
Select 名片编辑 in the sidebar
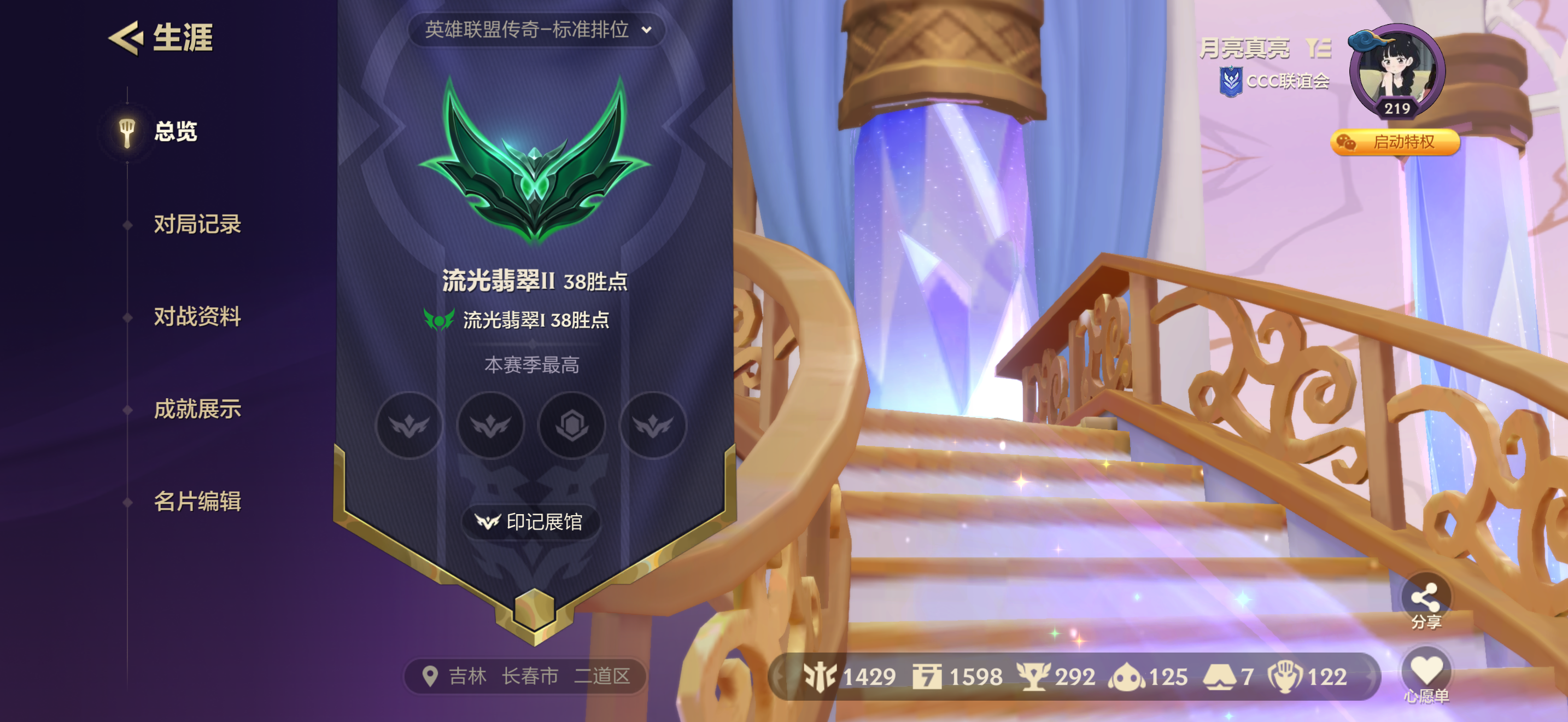pos(199,503)
